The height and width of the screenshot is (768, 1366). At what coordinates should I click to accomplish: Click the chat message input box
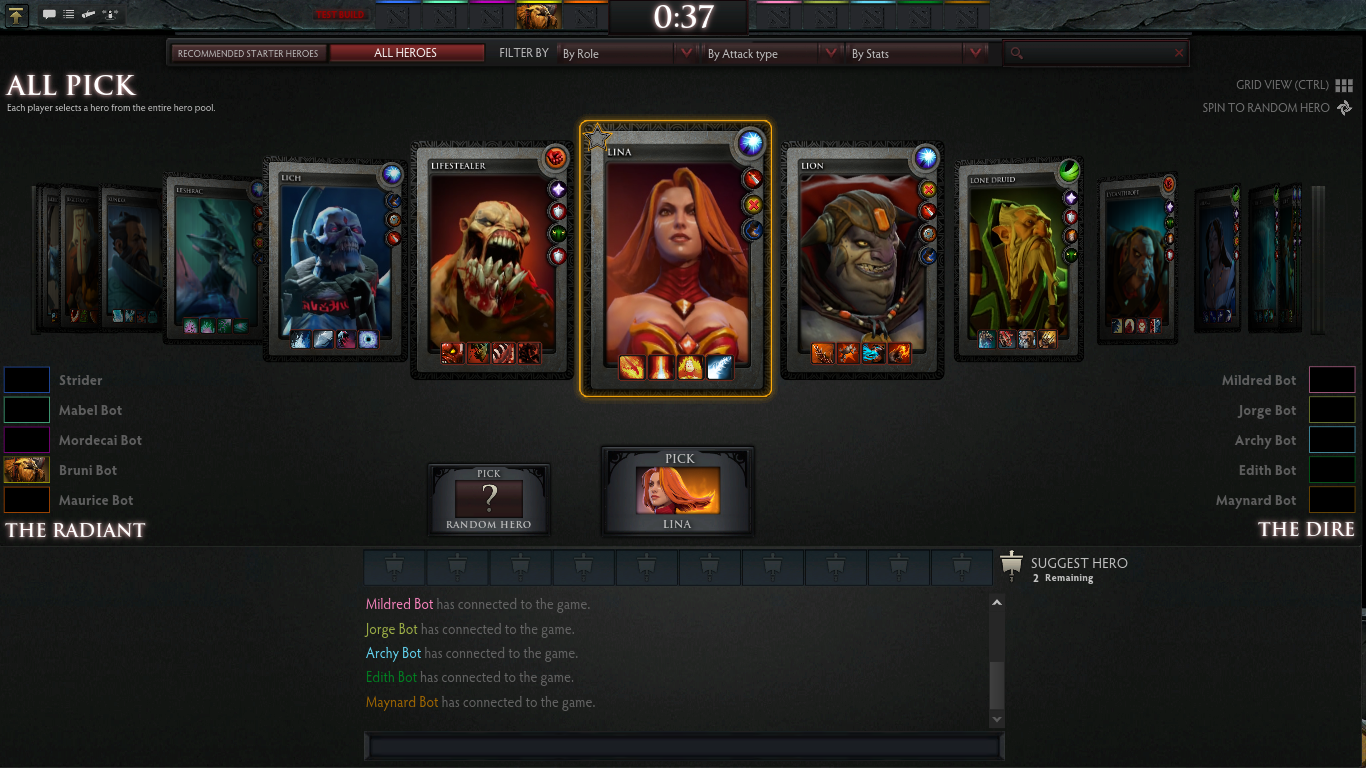click(684, 746)
